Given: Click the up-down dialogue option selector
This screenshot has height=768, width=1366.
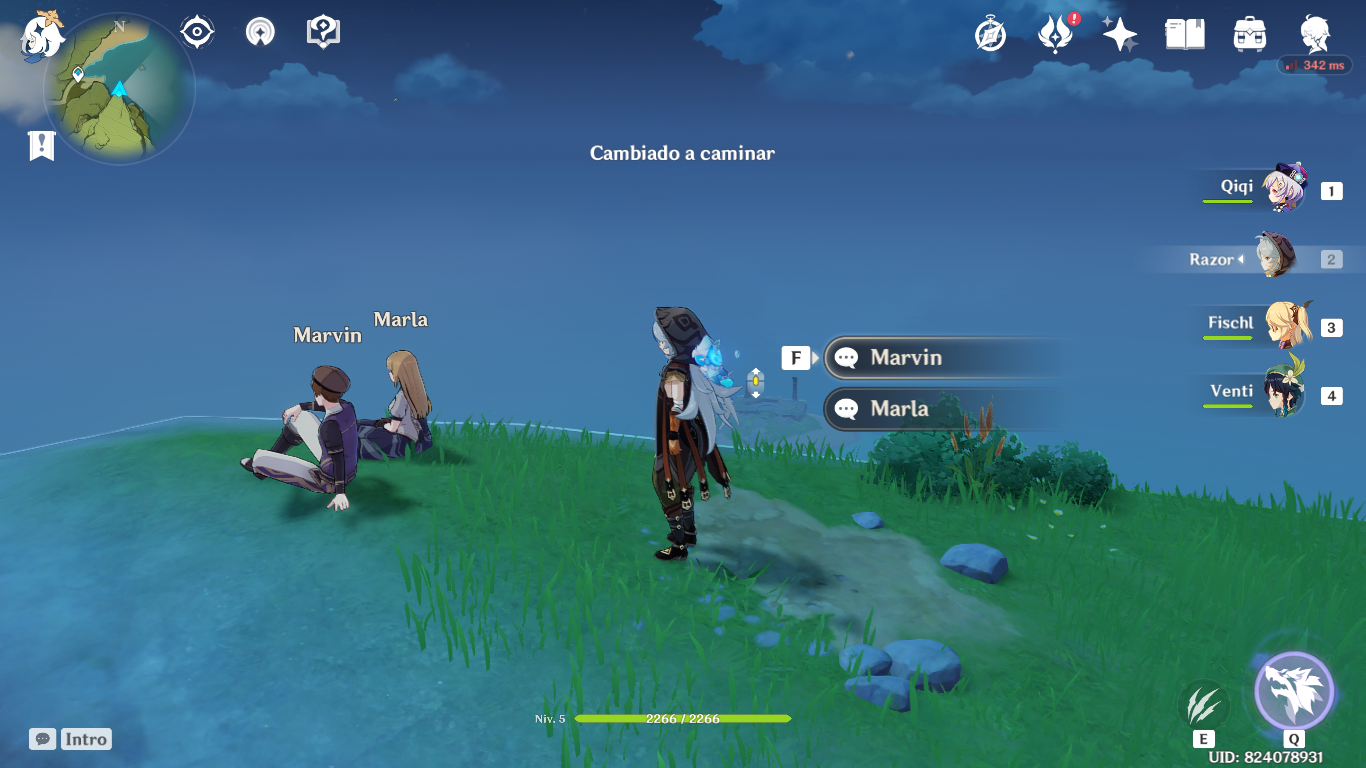Looking at the screenshot, I should coord(755,382).
